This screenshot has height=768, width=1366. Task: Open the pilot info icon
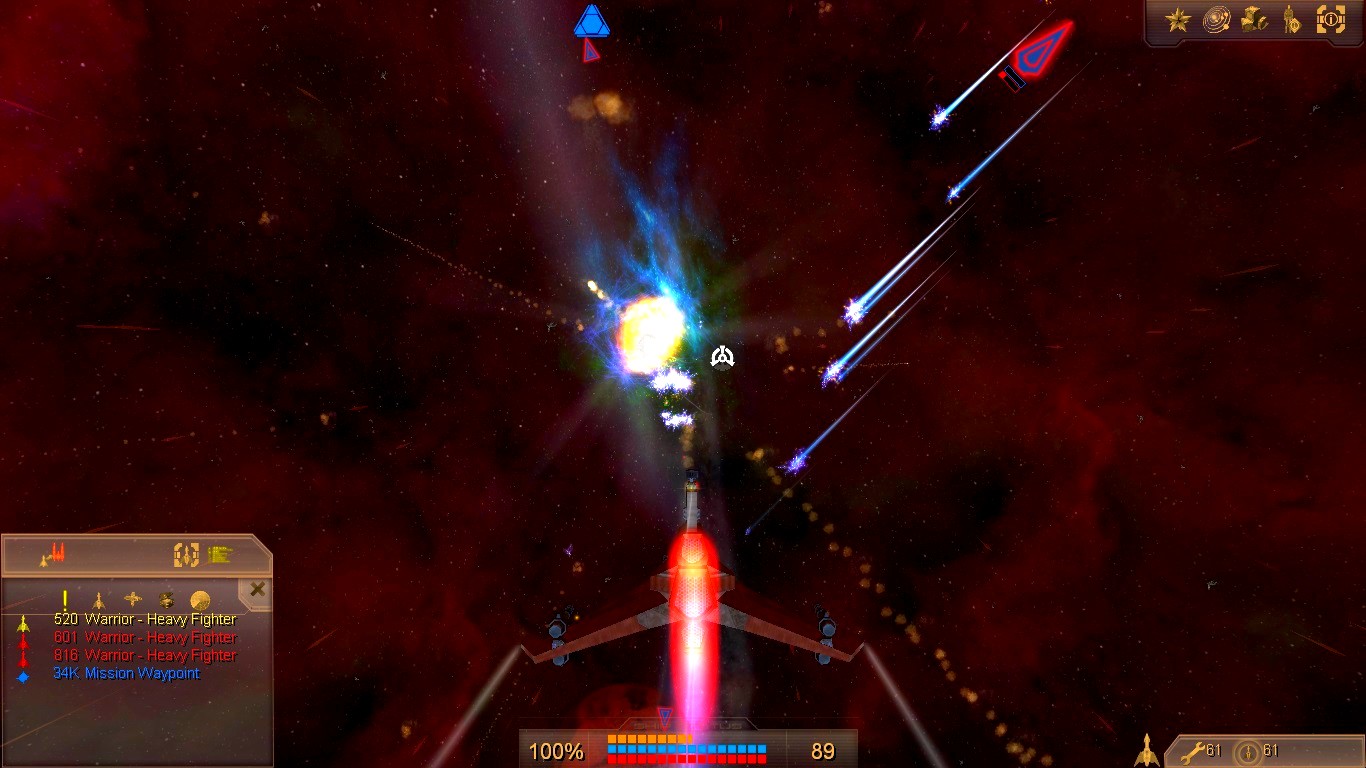pyautogui.click(x=1292, y=20)
